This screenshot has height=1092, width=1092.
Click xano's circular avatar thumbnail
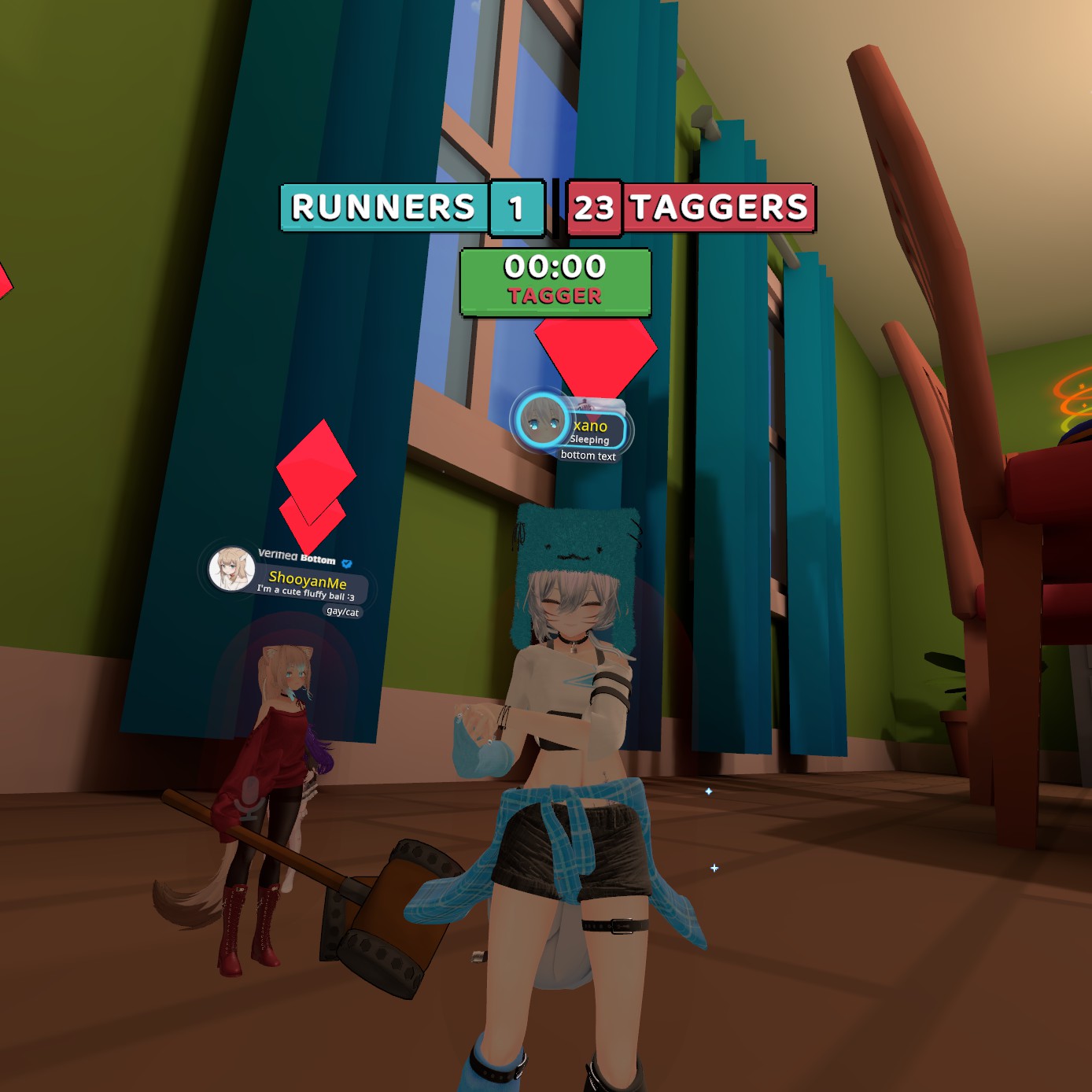pos(540,420)
